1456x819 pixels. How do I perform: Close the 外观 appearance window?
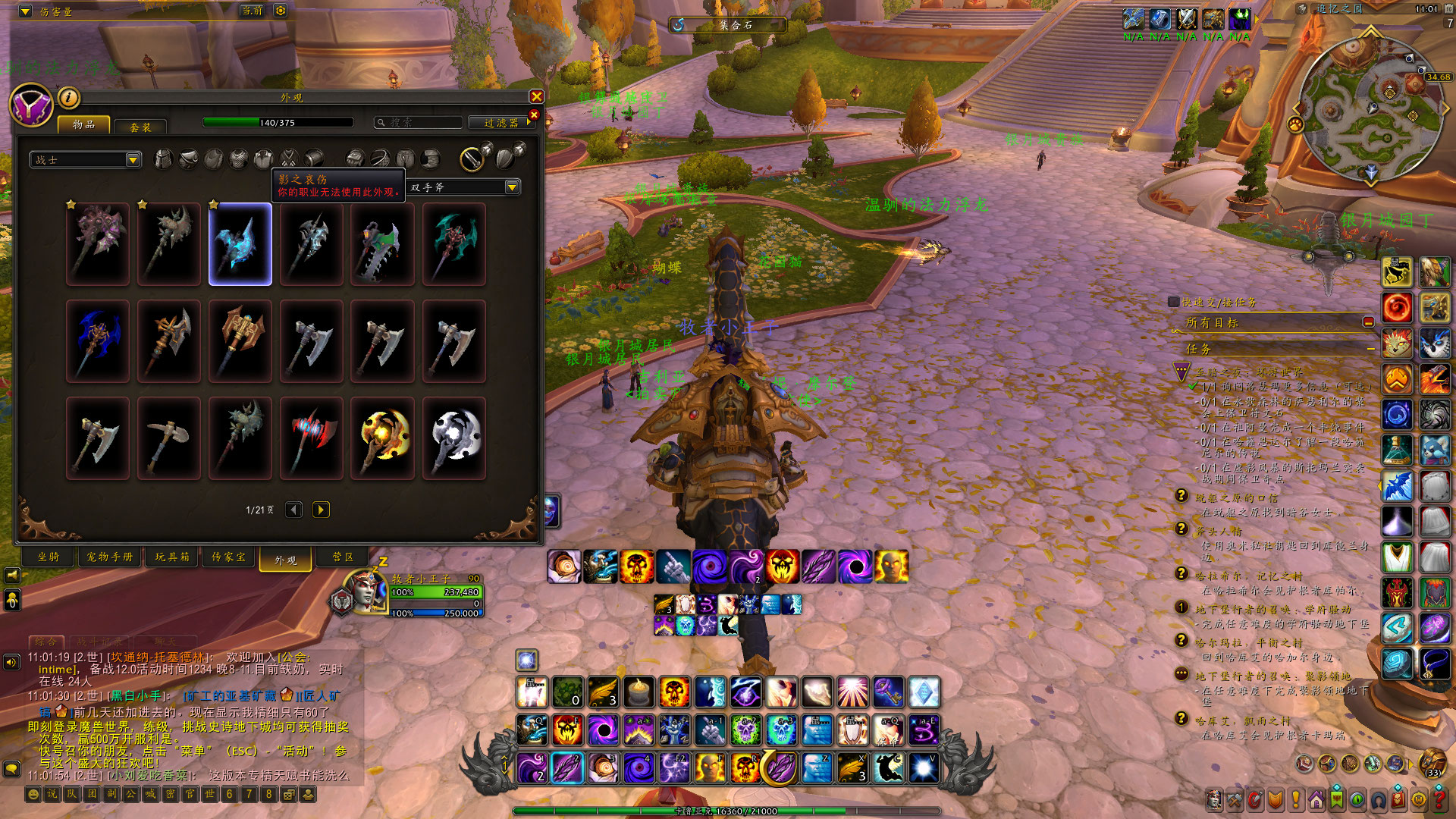(536, 96)
